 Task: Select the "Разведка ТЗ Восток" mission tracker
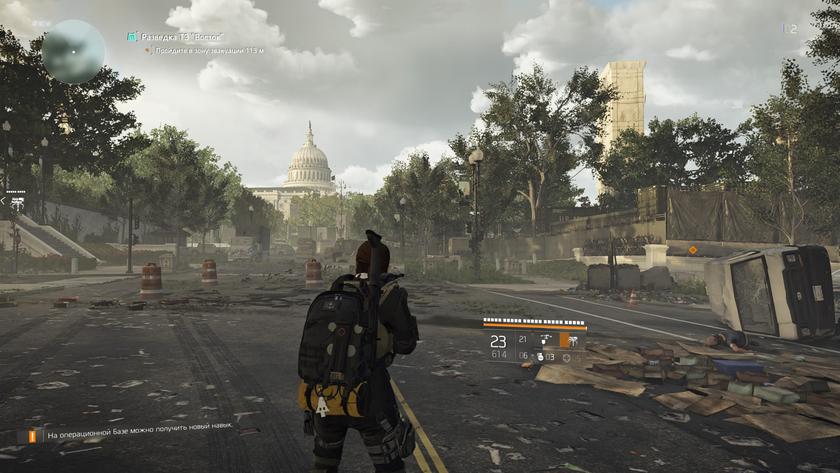click(x=181, y=36)
